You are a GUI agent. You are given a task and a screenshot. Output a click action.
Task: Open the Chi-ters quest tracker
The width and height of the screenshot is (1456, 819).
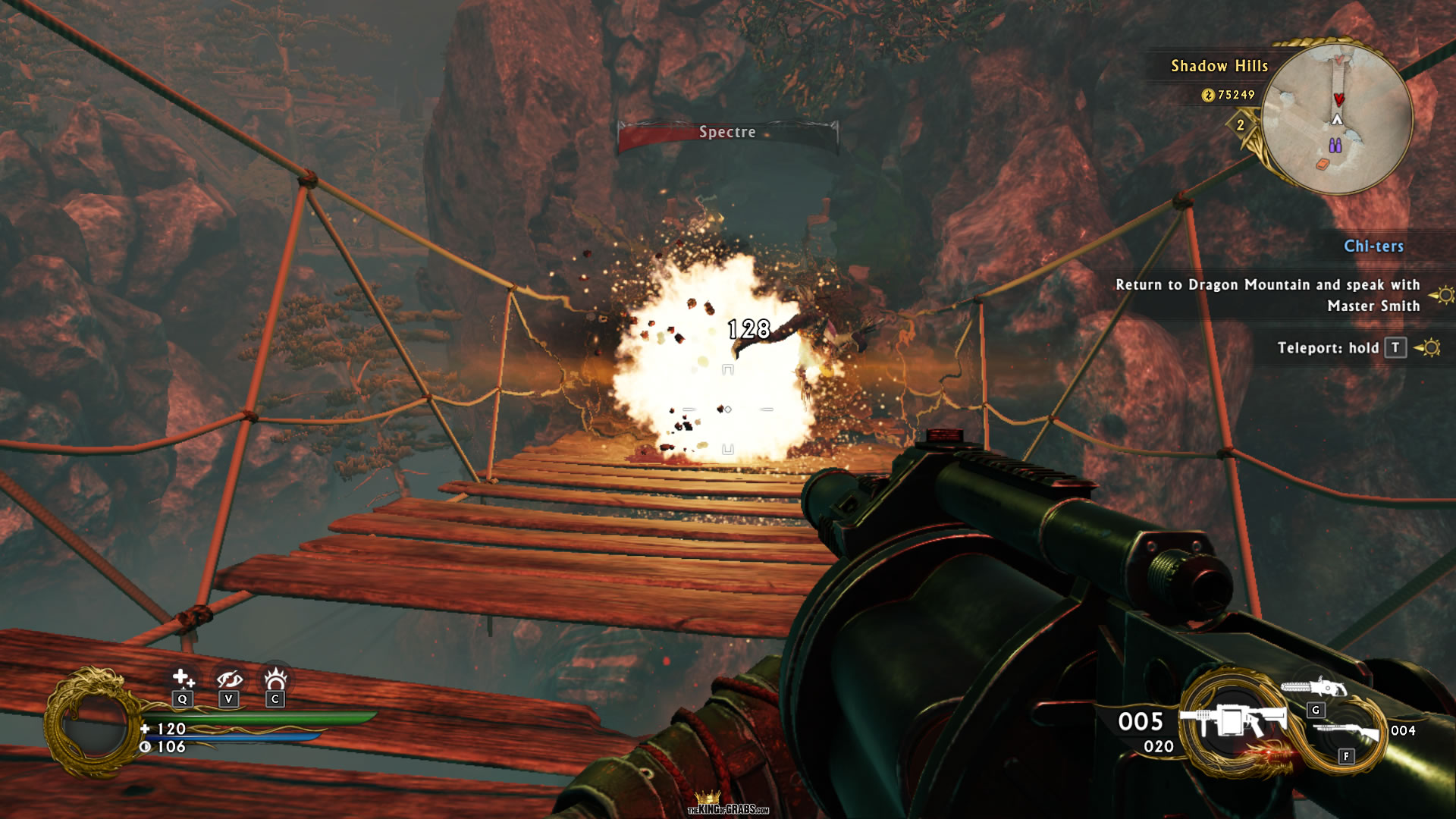coord(1373,246)
